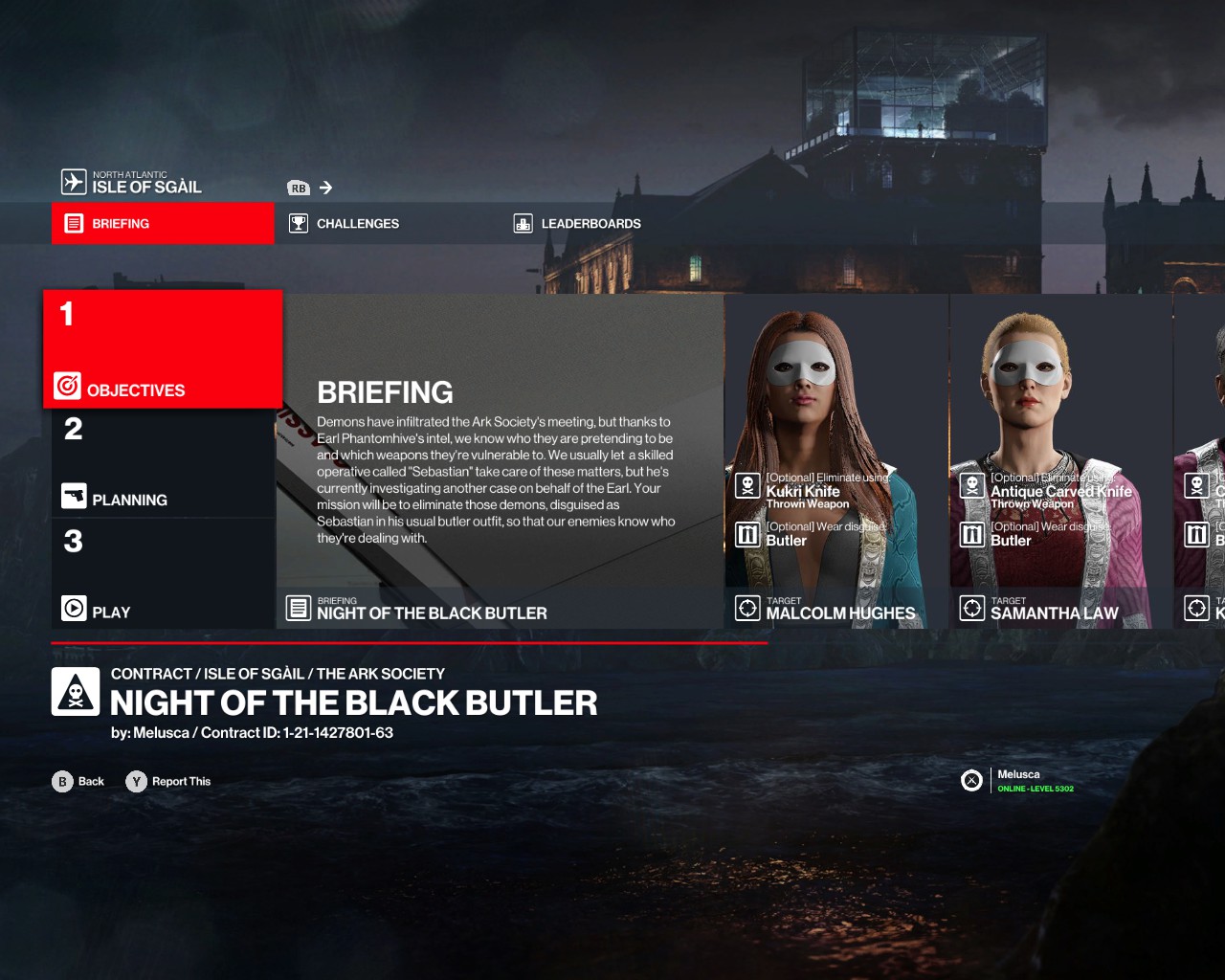
Task: Open the Melusca player profile
Action: click(1018, 780)
